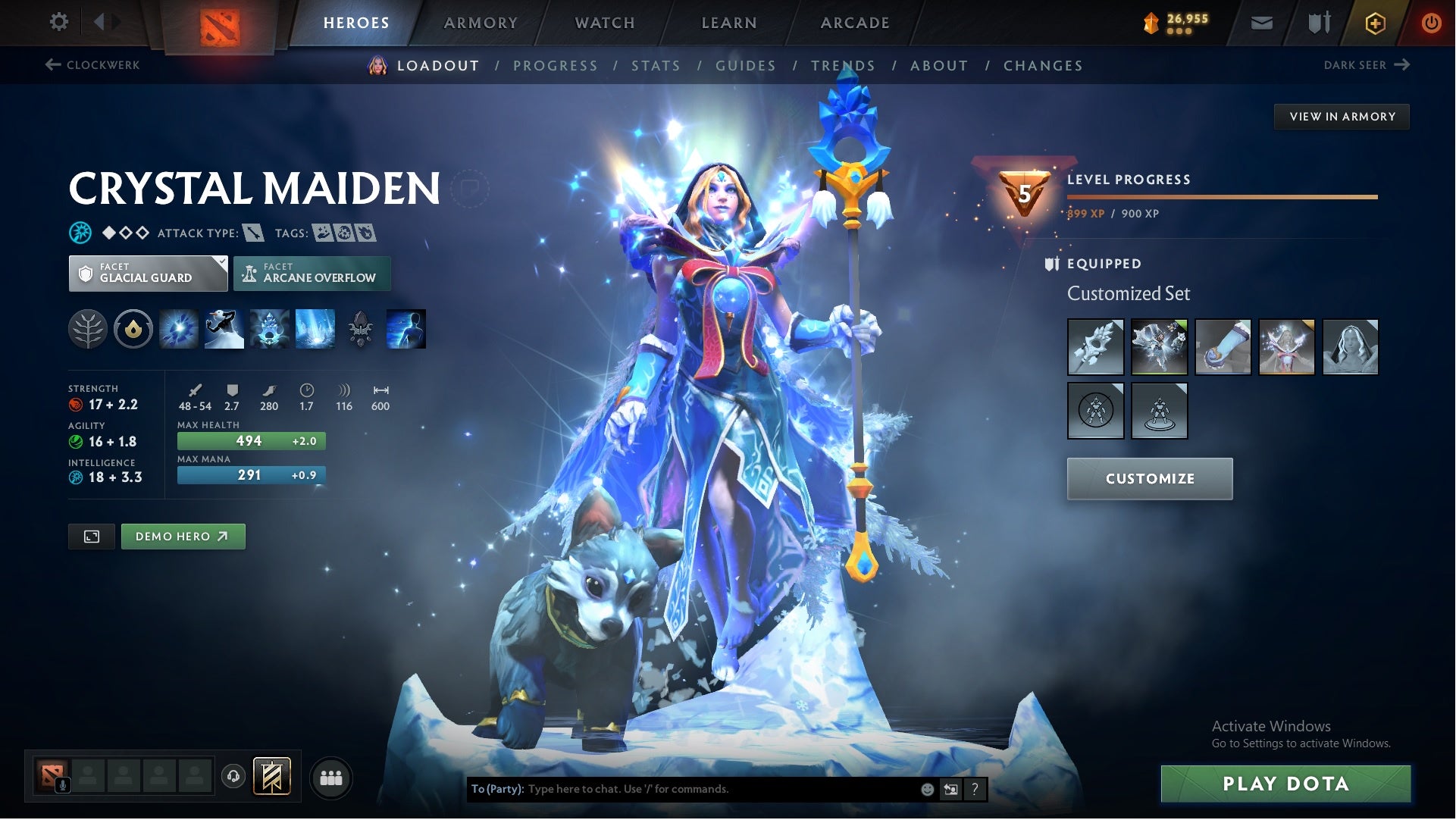The height and width of the screenshot is (820, 1456).
Task: Select the Arcane Overflow facet
Action: pos(312,273)
